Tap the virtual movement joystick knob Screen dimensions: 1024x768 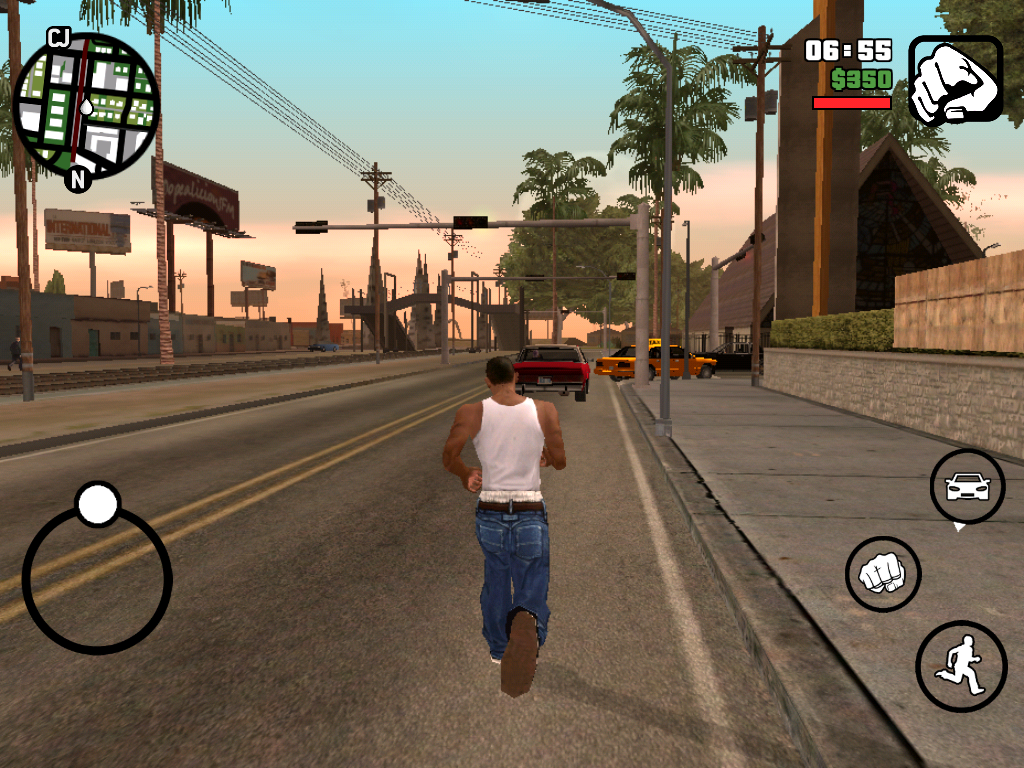point(98,504)
